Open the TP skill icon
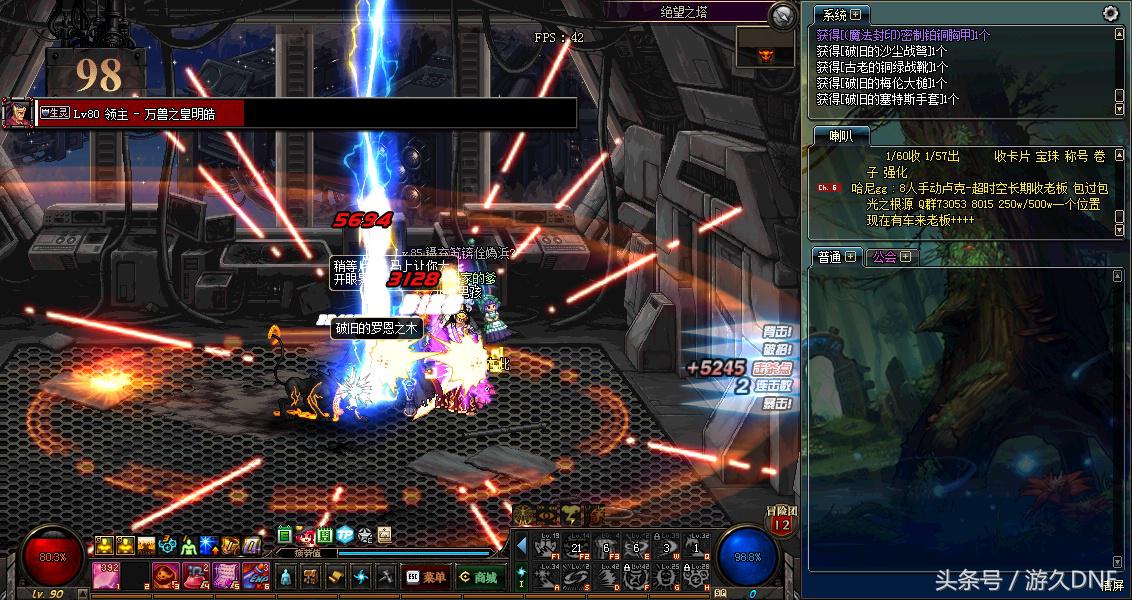This screenshot has height=600, width=1132. (344, 534)
